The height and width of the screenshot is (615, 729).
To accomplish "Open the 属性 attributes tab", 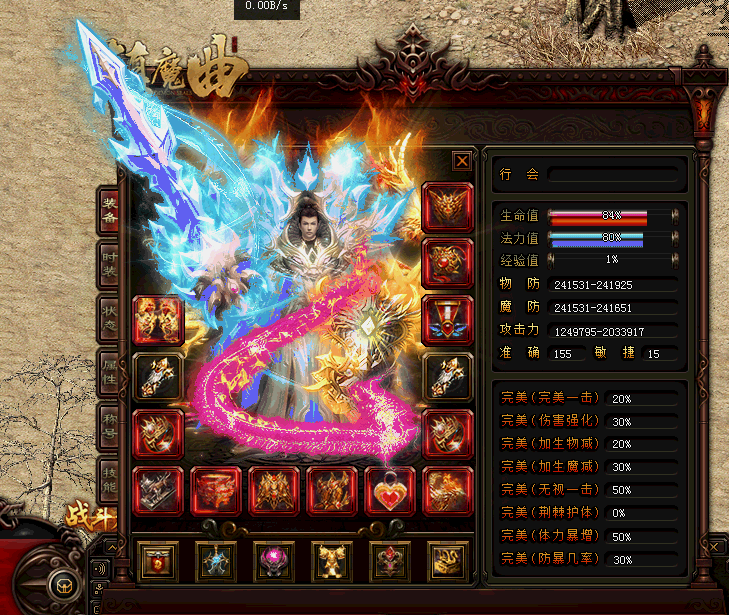I will [109, 374].
